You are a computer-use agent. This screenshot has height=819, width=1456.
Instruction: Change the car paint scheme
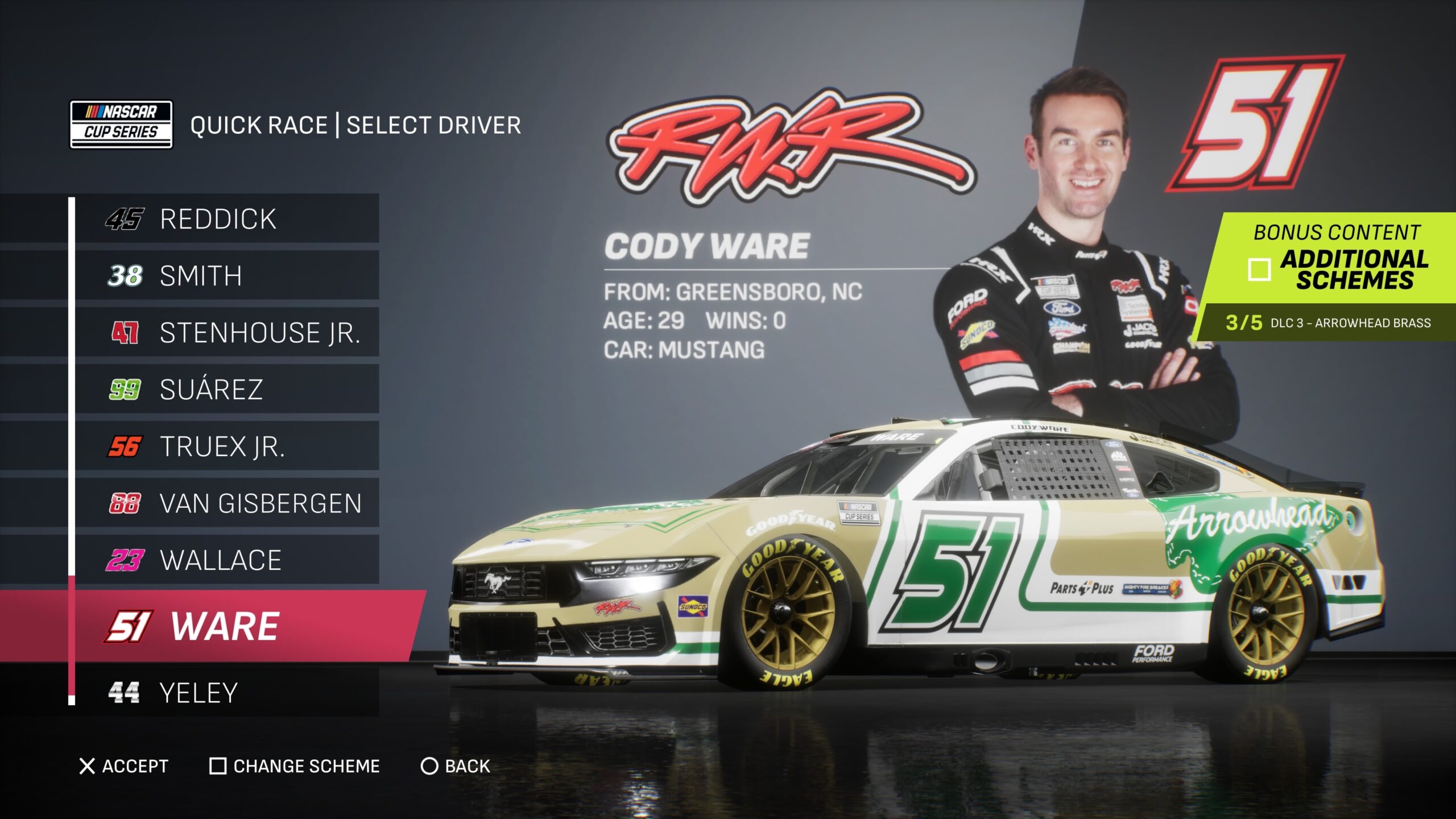295,766
